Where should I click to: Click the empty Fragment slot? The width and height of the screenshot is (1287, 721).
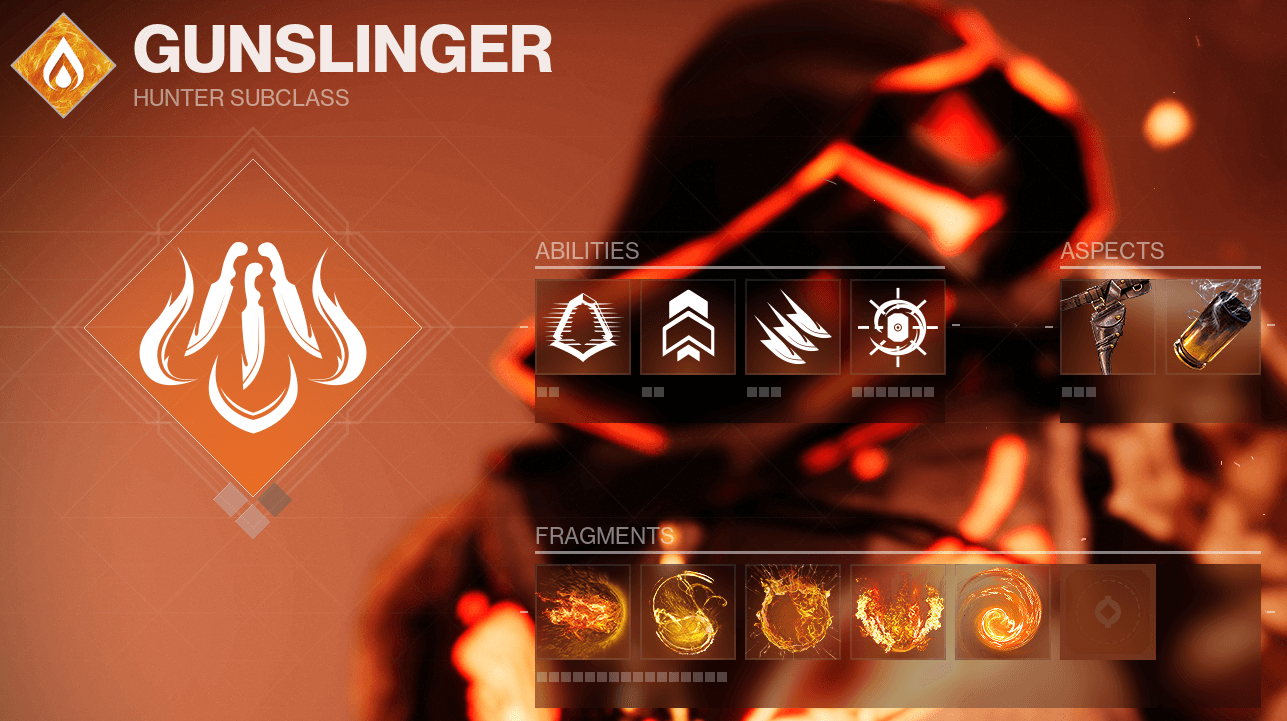(x=1107, y=612)
